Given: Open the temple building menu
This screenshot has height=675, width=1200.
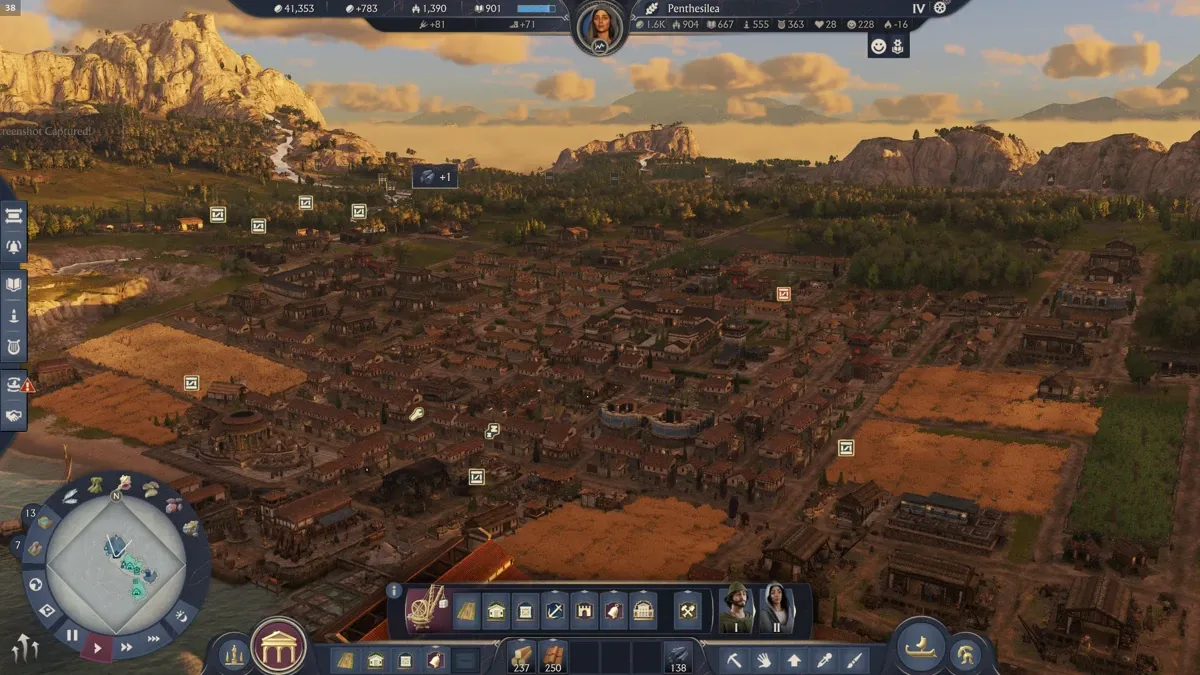Looking at the screenshot, I should tap(278, 647).
